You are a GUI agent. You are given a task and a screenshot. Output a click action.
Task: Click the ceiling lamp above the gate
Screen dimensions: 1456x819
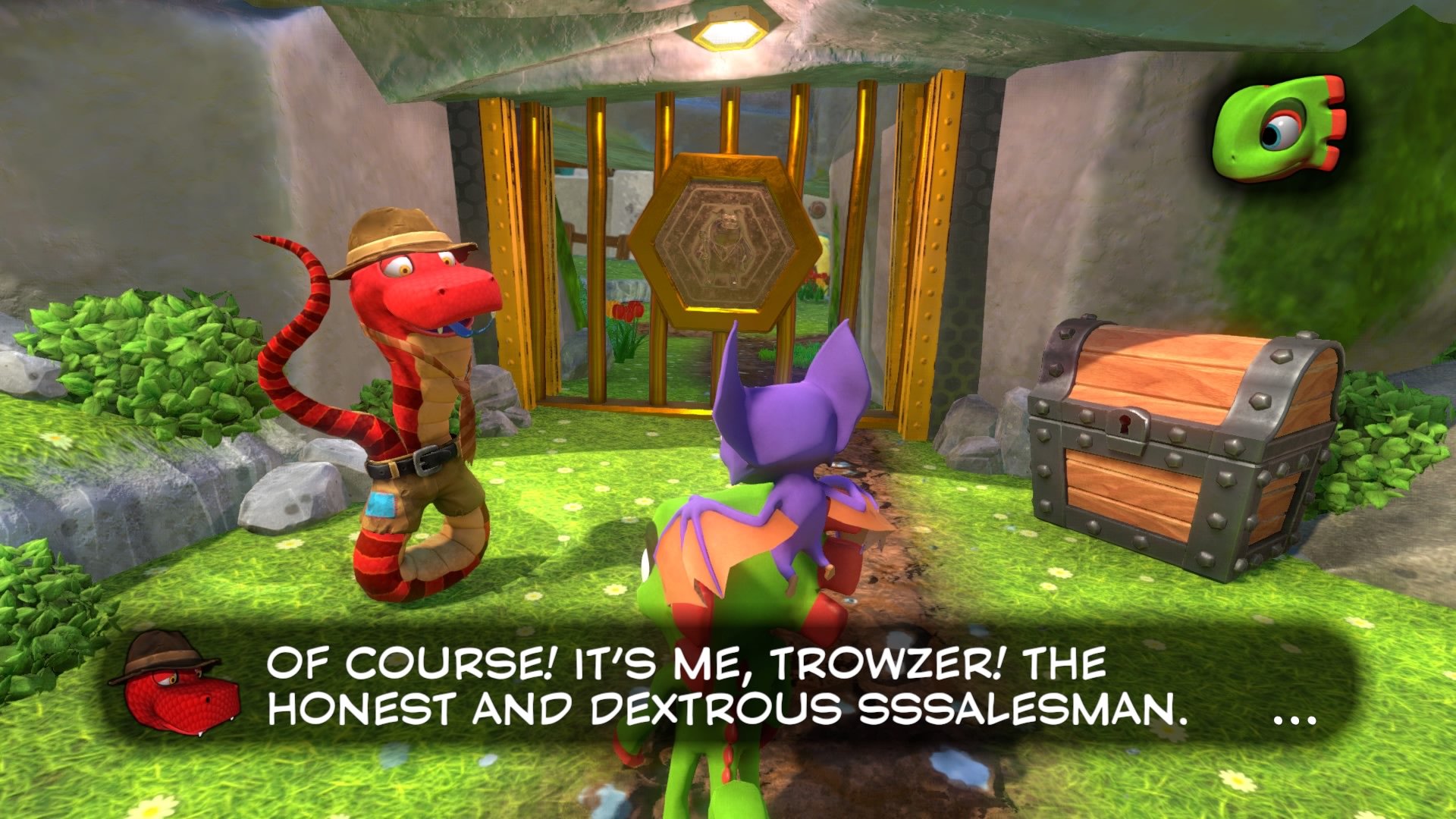[x=733, y=32]
